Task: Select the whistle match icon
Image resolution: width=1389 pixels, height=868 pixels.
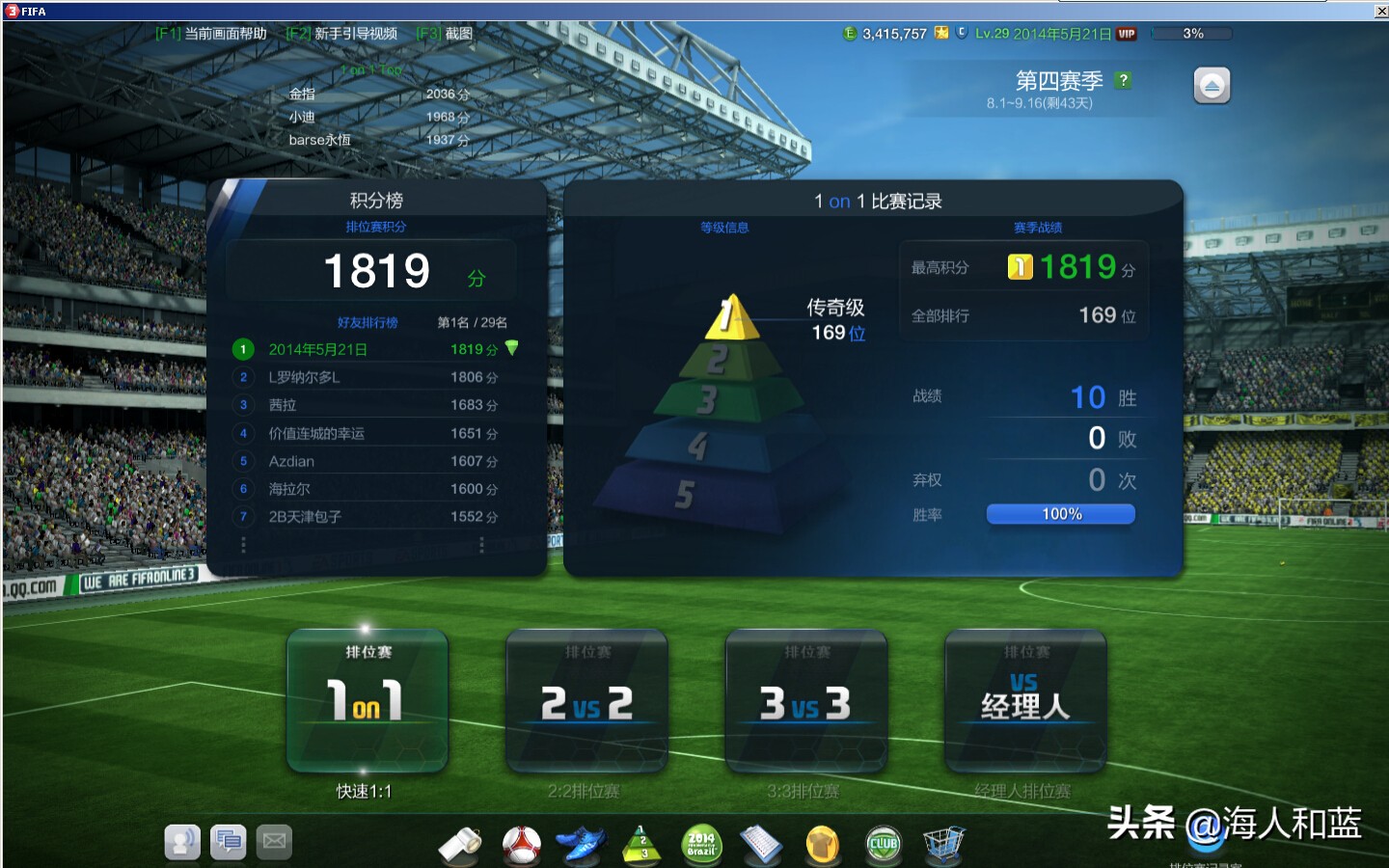Action: click(462, 843)
